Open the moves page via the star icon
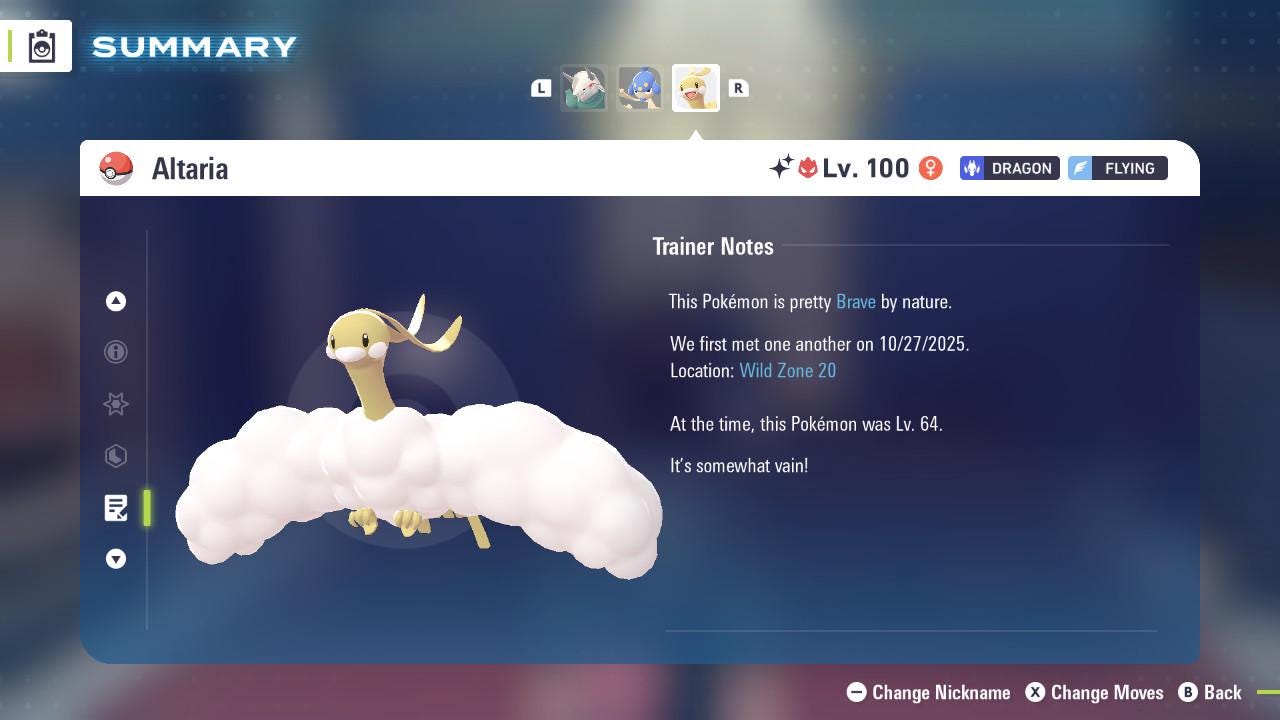1280x720 pixels. (116, 404)
